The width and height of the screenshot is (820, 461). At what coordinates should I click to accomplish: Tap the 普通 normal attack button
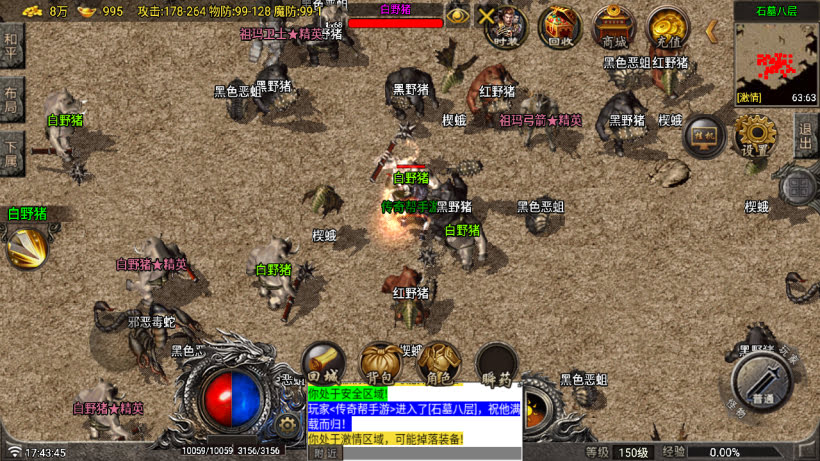point(763,383)
